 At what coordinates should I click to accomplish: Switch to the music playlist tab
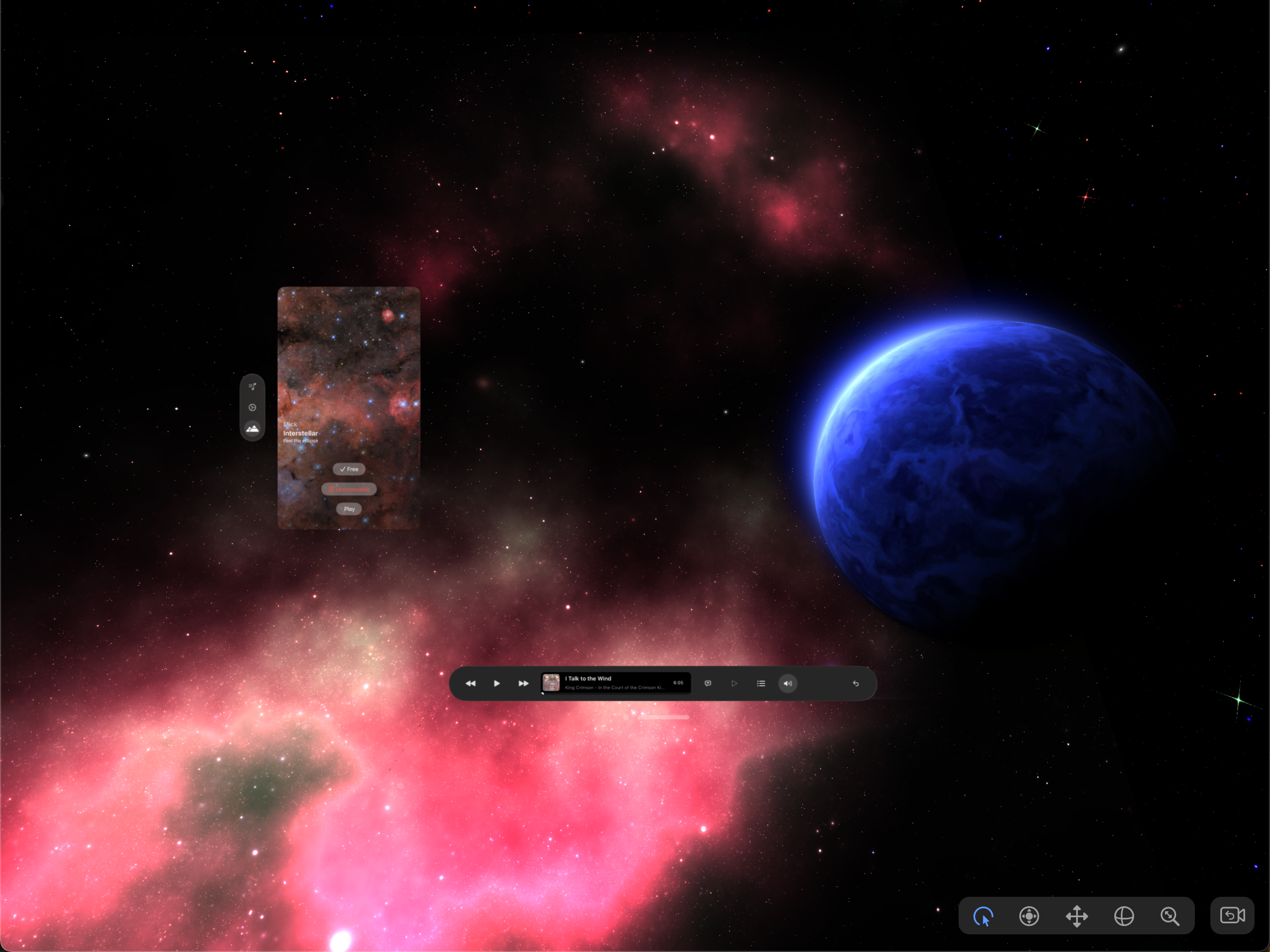coord(252,387)
